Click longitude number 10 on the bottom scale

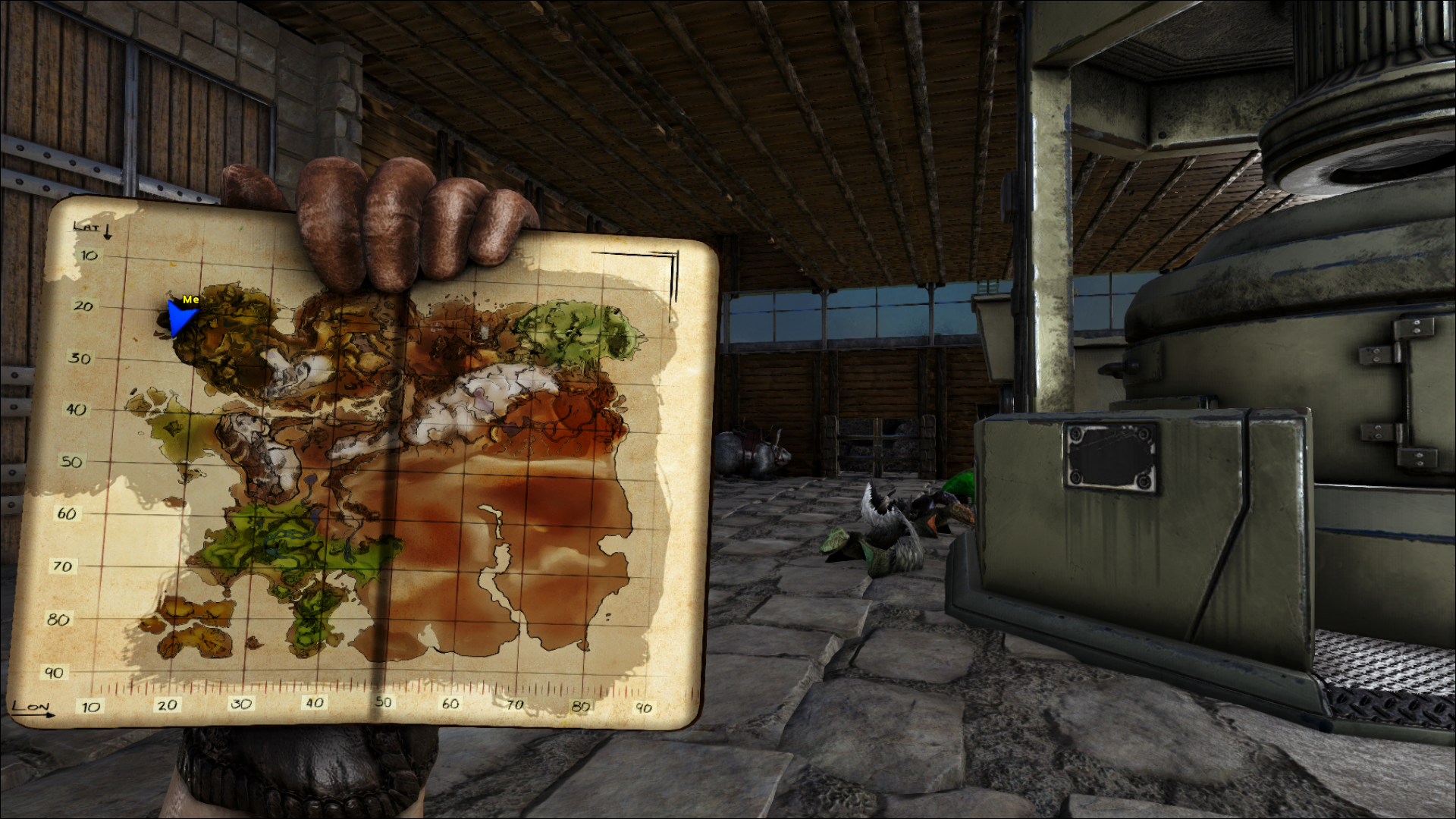[90, 707]
